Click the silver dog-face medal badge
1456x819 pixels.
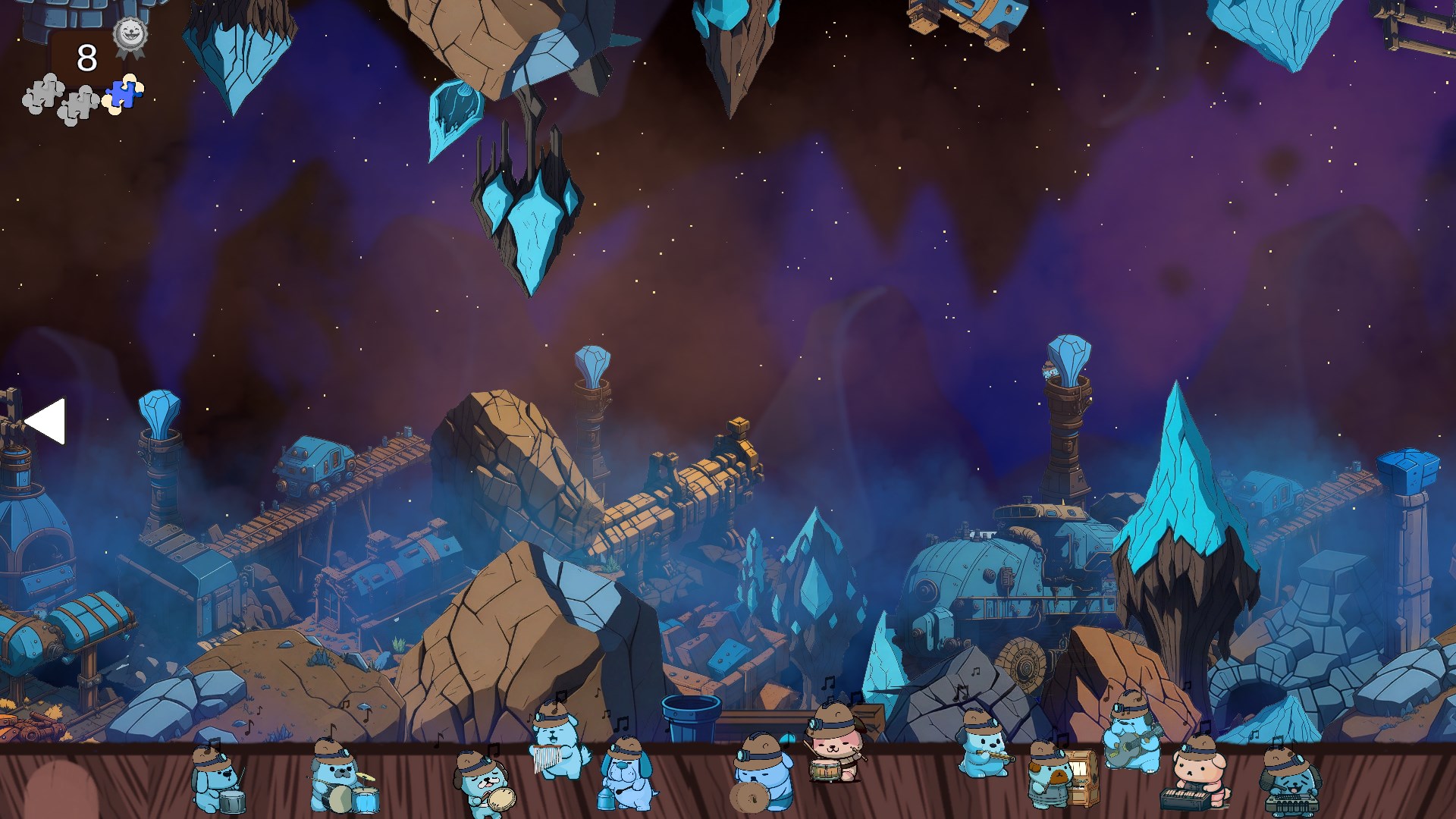(x=130, y=35)
